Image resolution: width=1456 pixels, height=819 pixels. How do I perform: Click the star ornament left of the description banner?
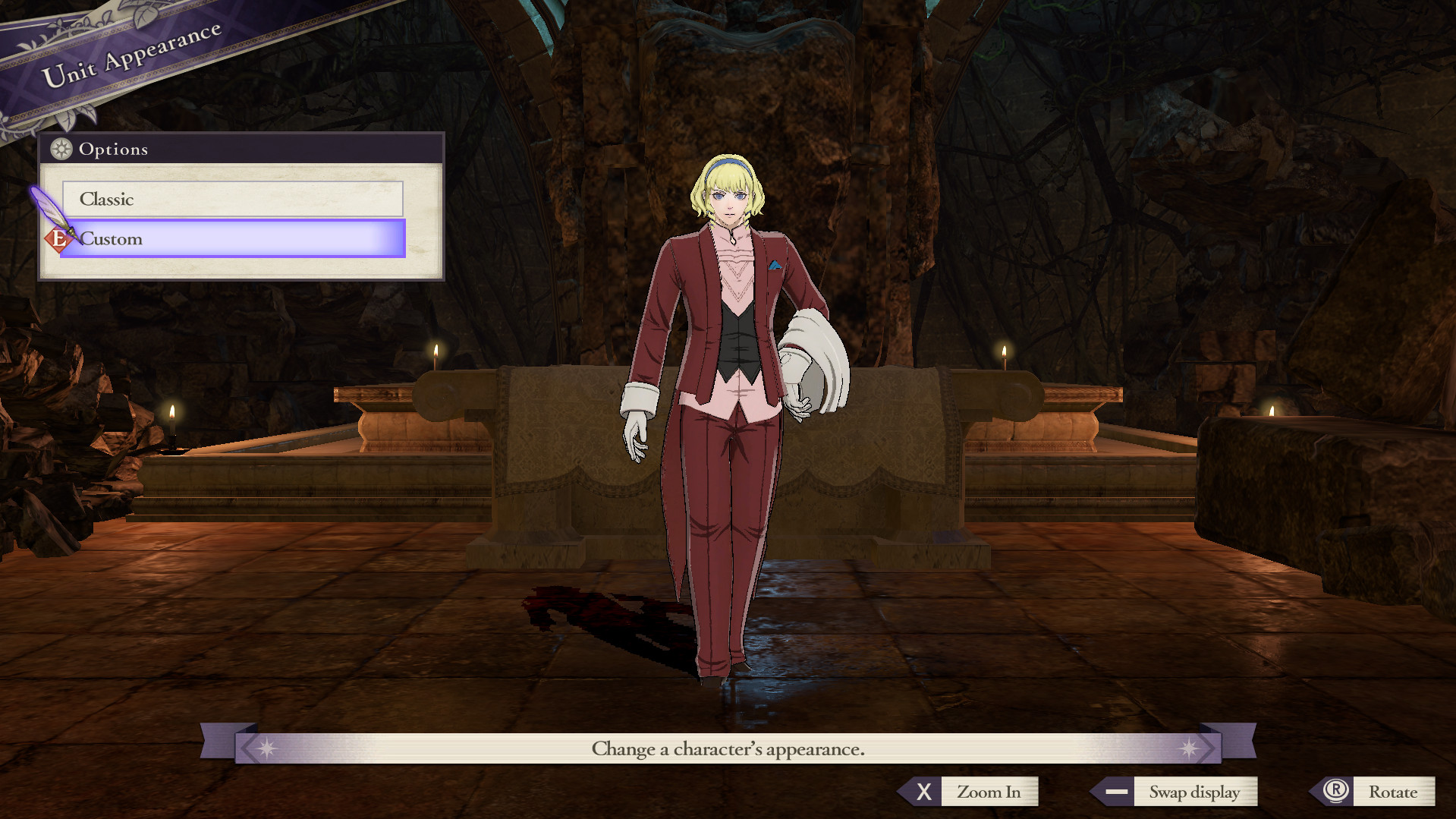click(x=268, y=748)
